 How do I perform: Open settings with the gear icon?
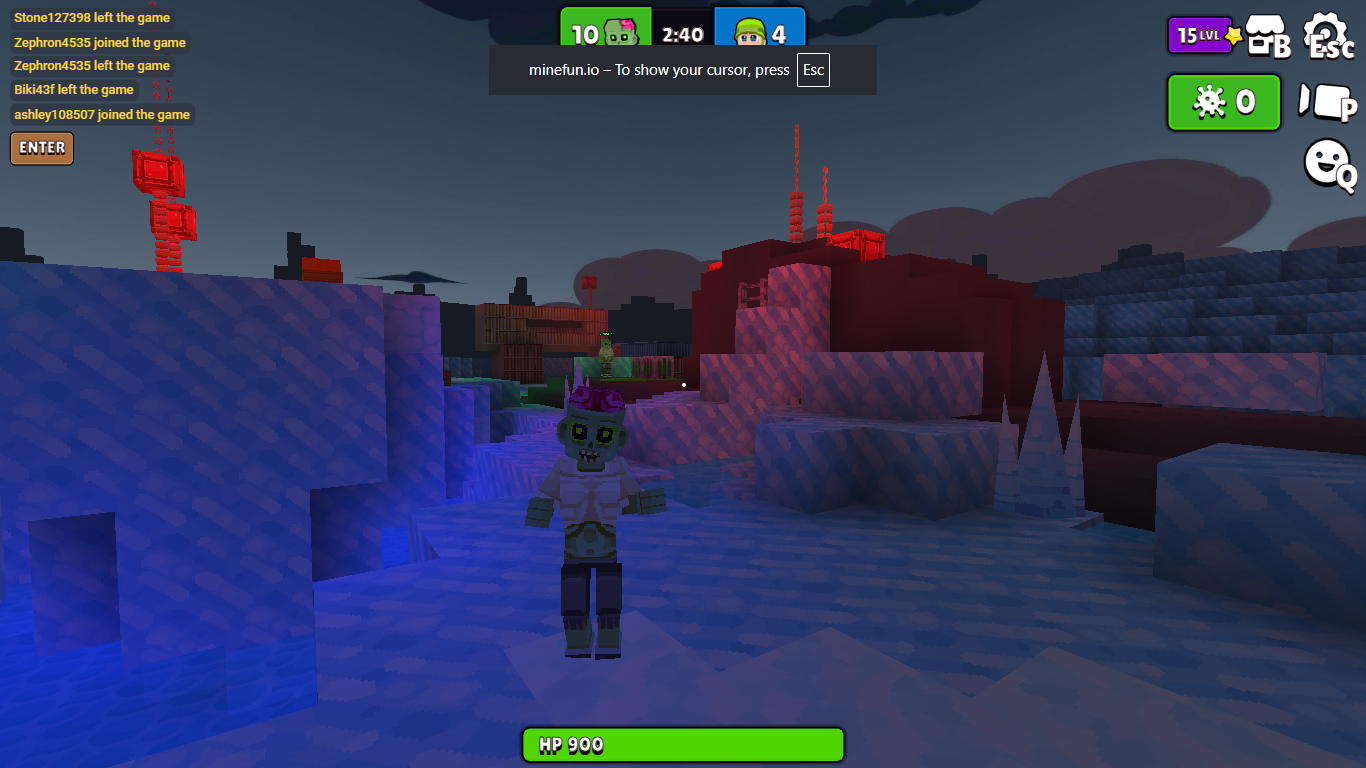click(1329, 37)
